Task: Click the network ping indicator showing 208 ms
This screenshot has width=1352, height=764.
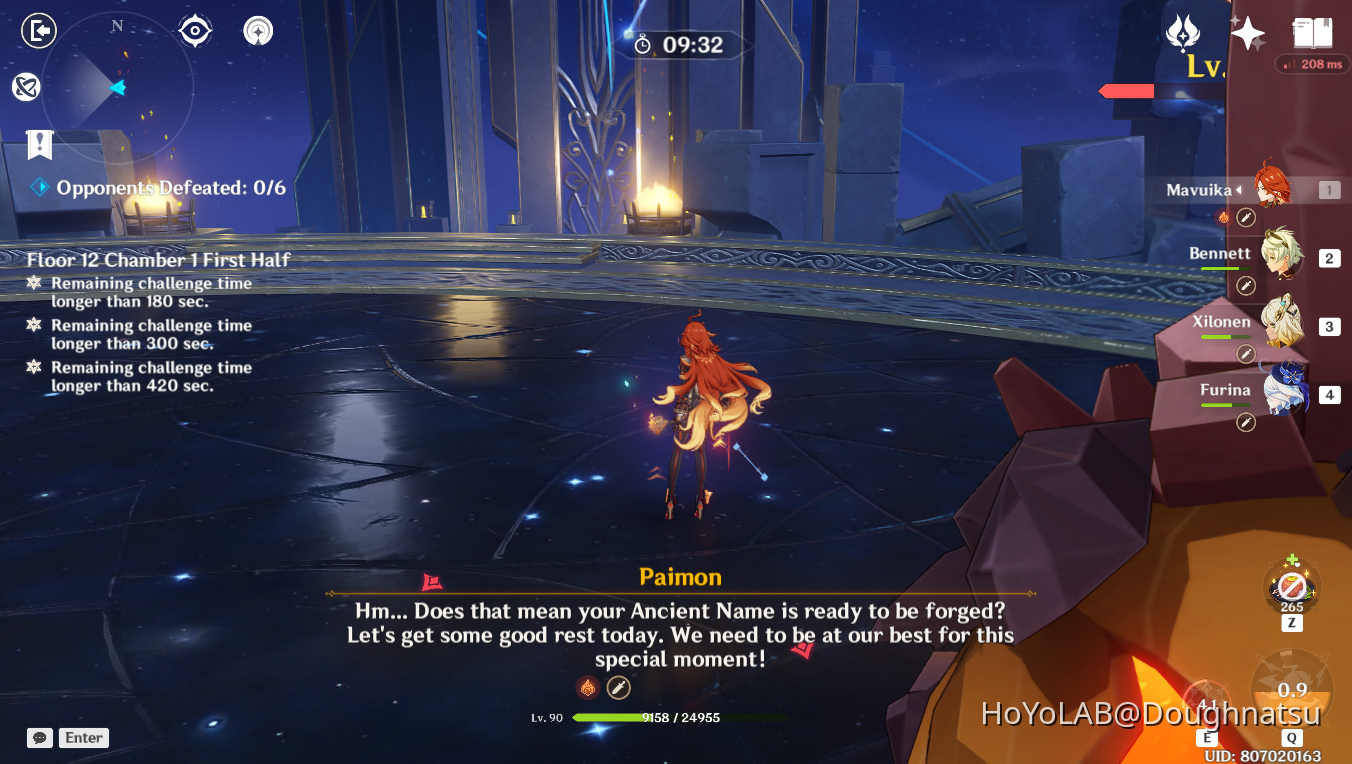Action: [x=1311, y=63]
